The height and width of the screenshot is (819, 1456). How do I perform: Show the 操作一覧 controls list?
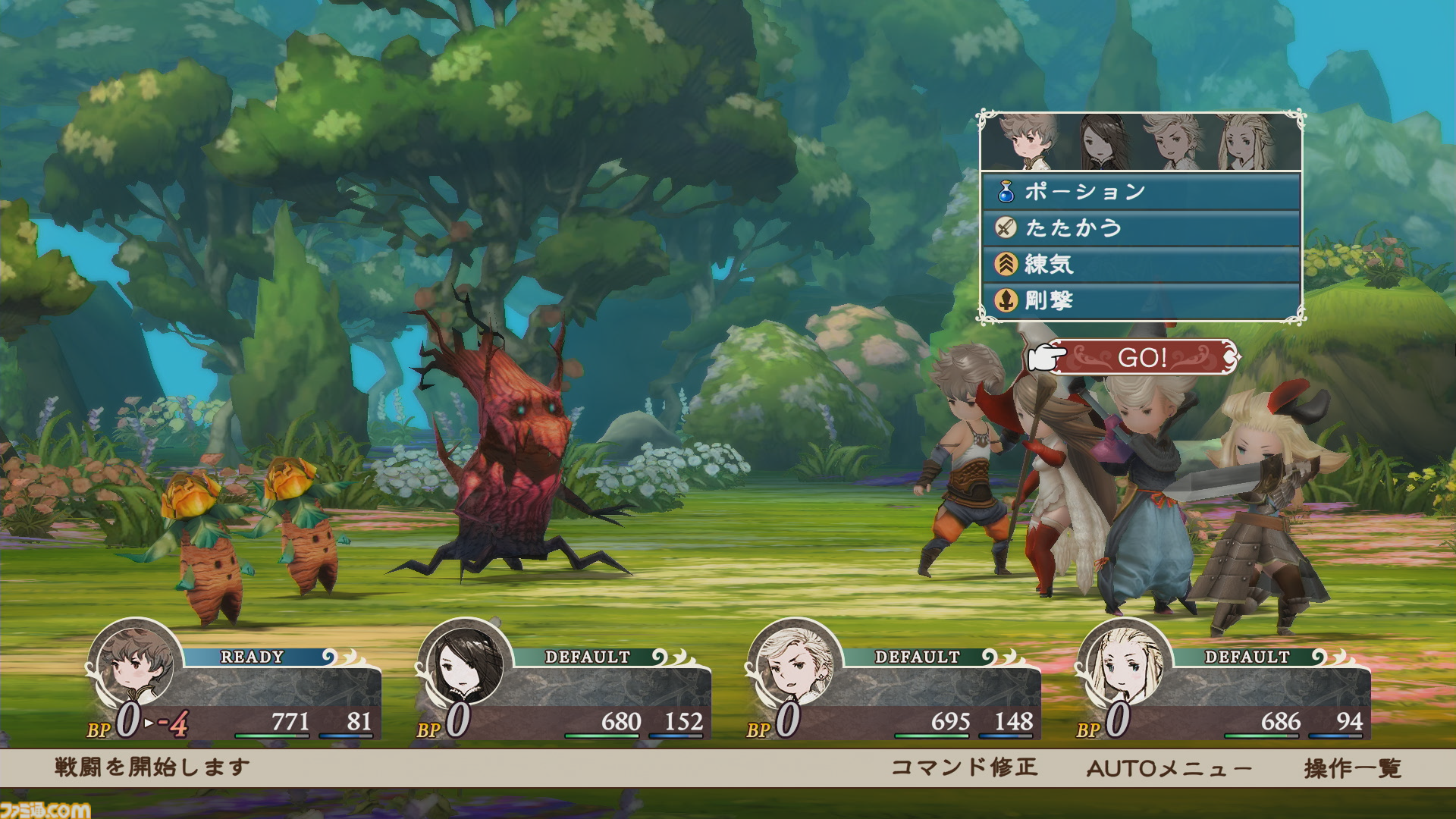[x=1352, y=768]
